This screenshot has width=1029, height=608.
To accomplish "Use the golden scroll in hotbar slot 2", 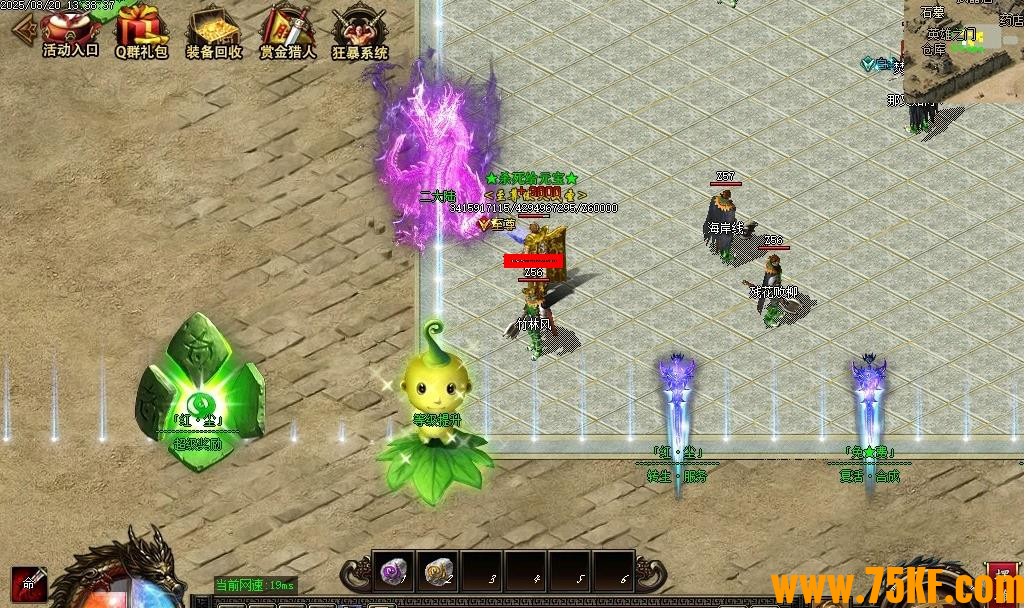I will [x=437, y=572].
